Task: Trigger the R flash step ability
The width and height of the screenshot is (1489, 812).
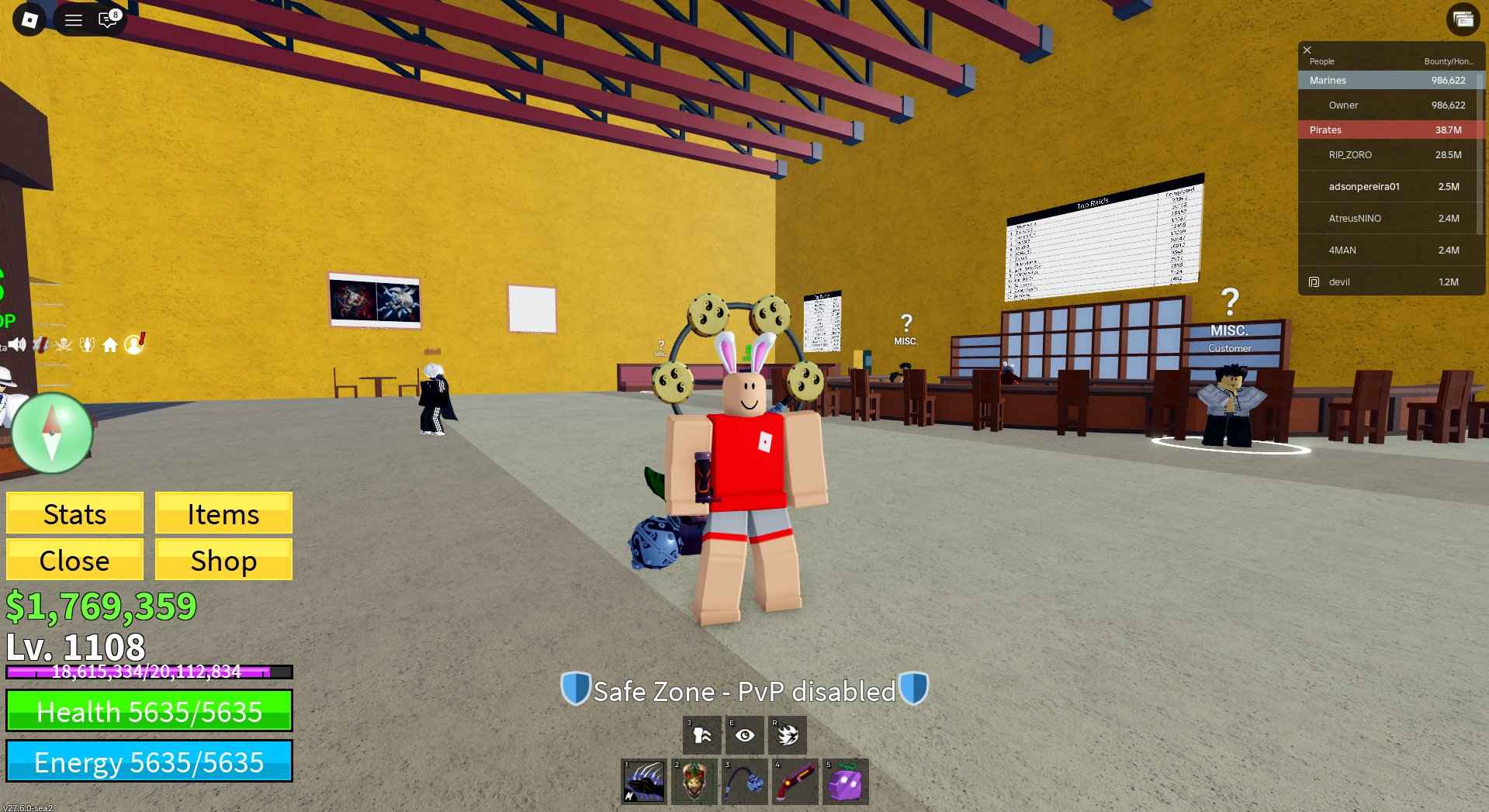Action: pyautogui.click(x=788, y=734)
